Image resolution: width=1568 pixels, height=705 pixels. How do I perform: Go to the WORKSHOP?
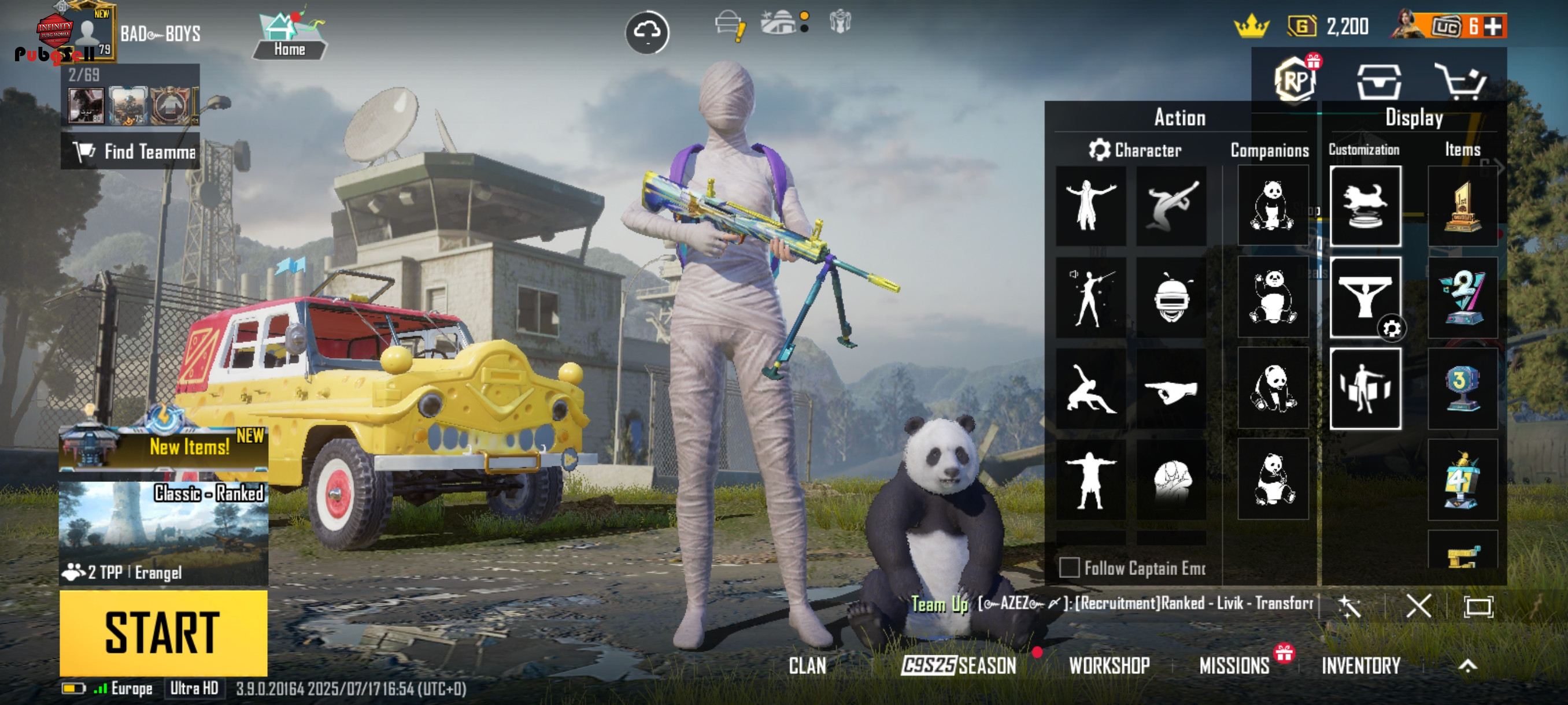point(1109,666)
